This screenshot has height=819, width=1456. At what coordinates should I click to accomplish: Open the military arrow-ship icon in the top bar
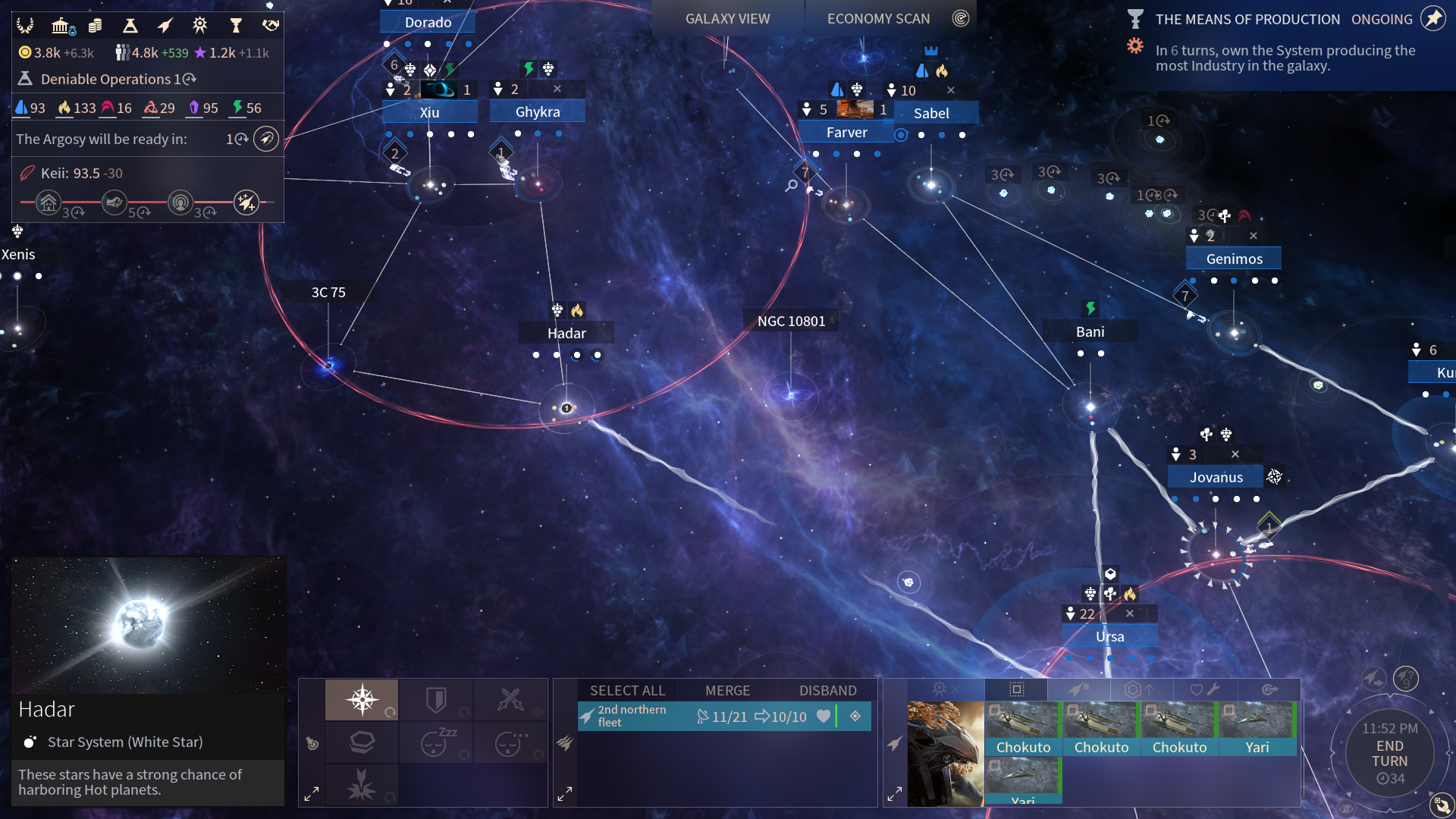click(x=165, y=26)
